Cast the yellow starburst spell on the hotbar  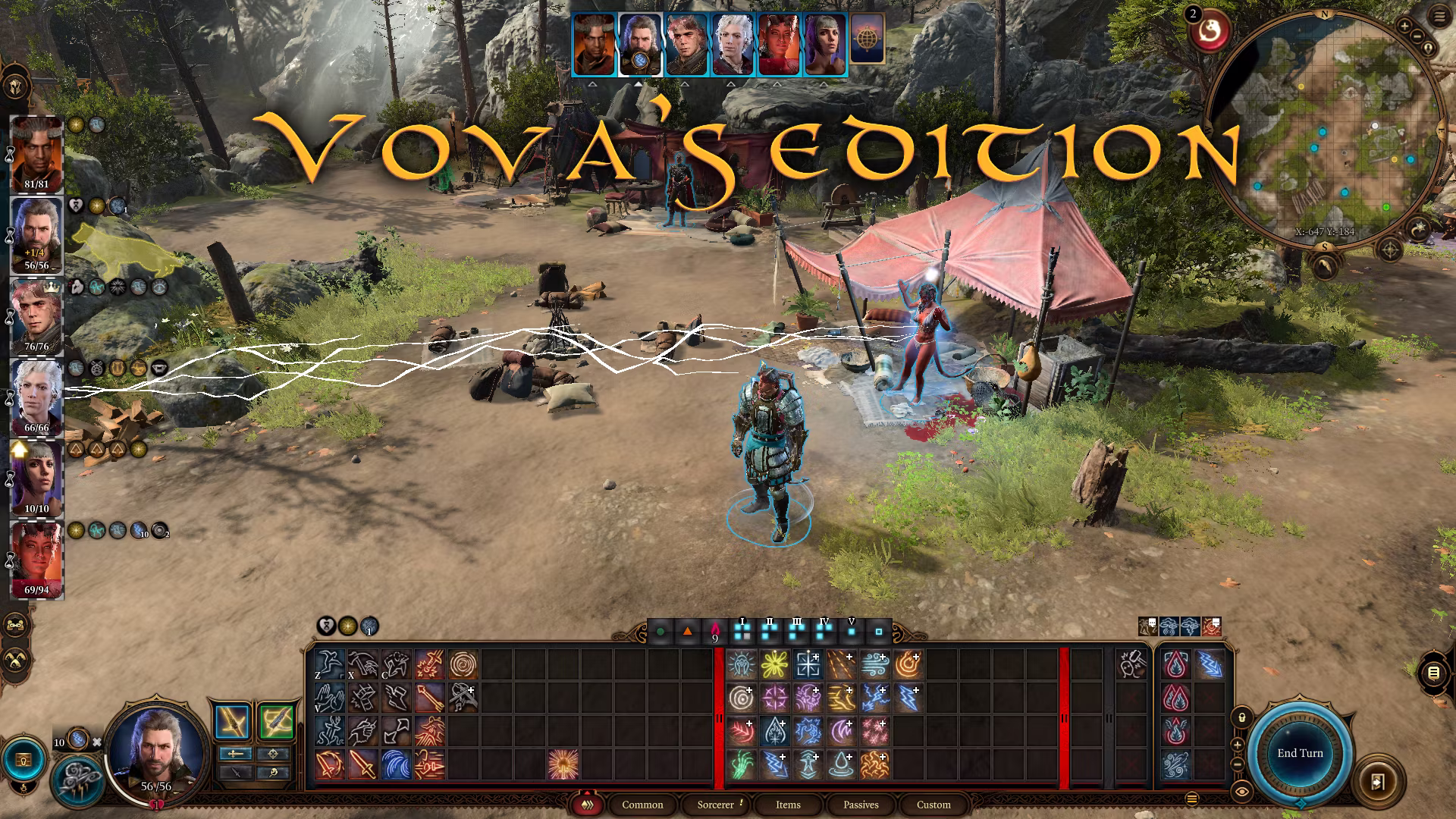pyautogui.click(x=773, y=665)
